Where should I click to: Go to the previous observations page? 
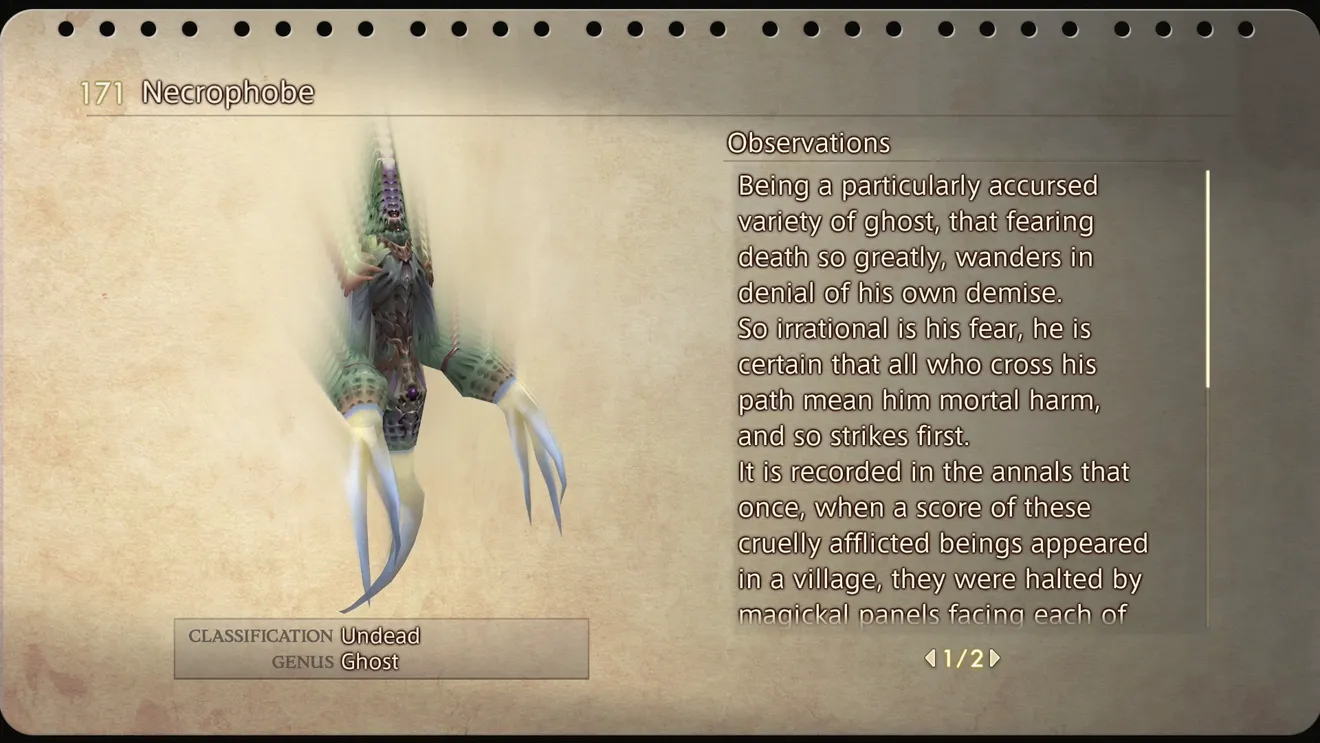[x=930, y=658]
